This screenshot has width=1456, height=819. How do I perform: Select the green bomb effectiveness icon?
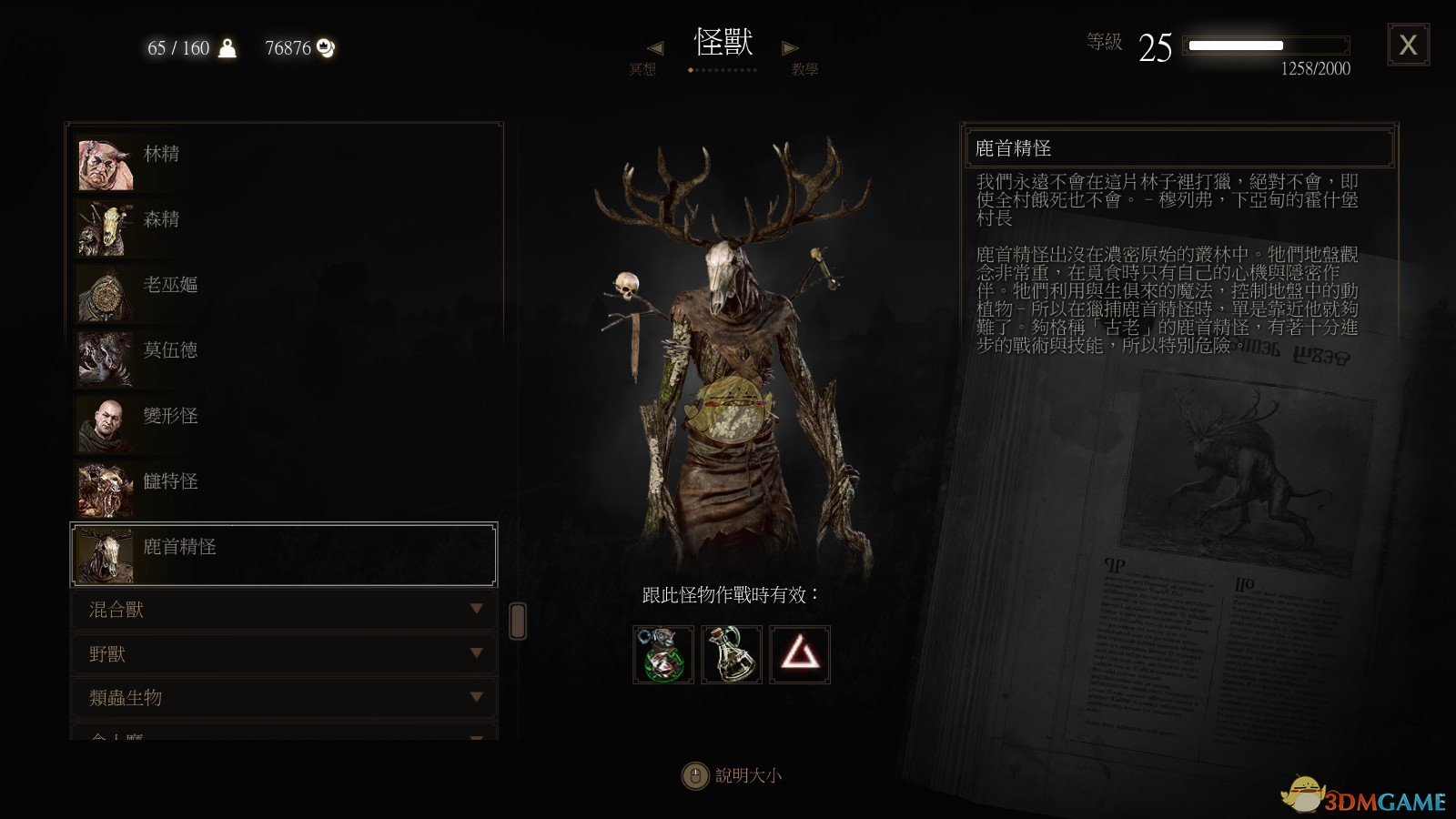click(x=663, y=654)
